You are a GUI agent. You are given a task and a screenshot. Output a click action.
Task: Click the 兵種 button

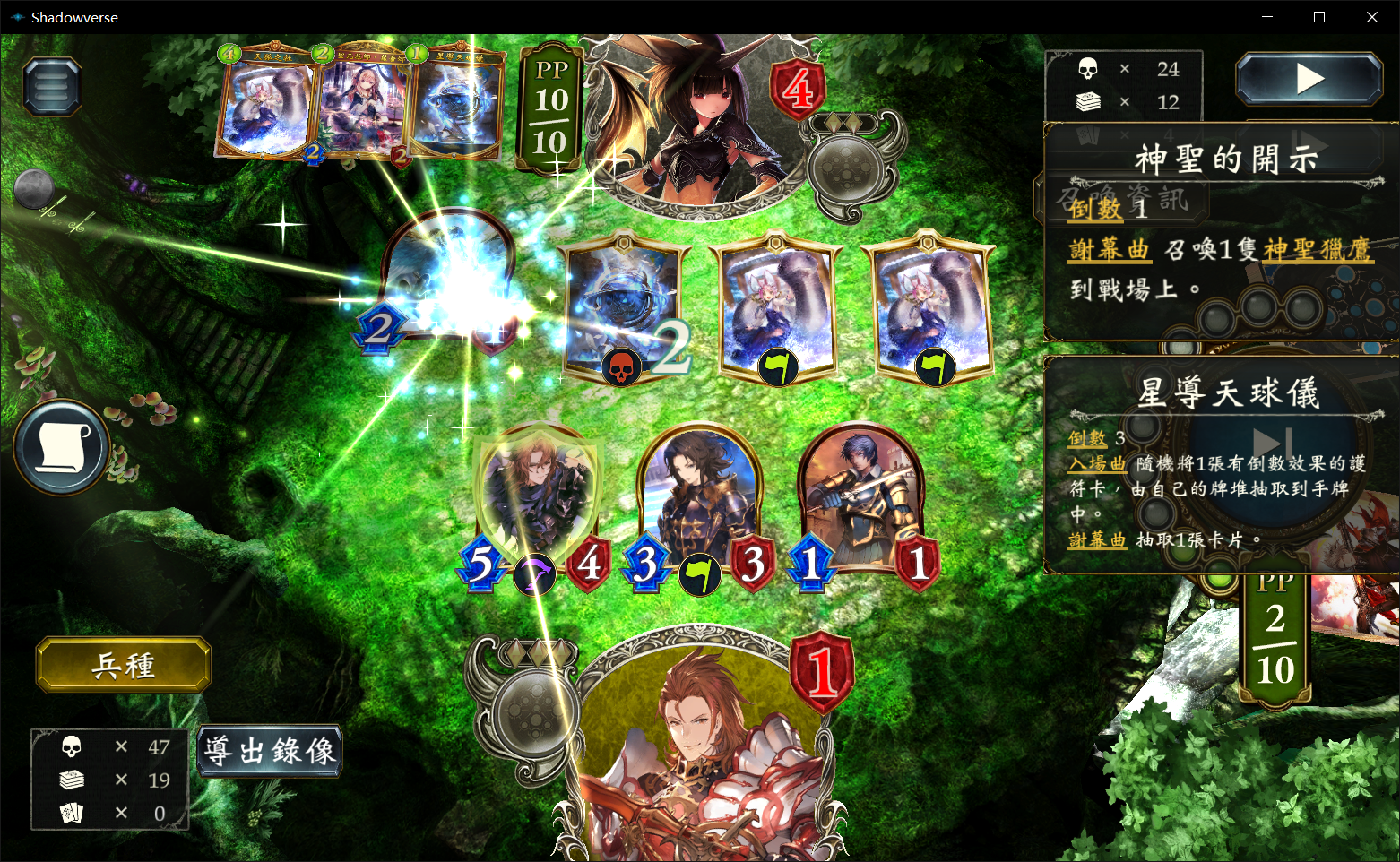coord(124,665)
